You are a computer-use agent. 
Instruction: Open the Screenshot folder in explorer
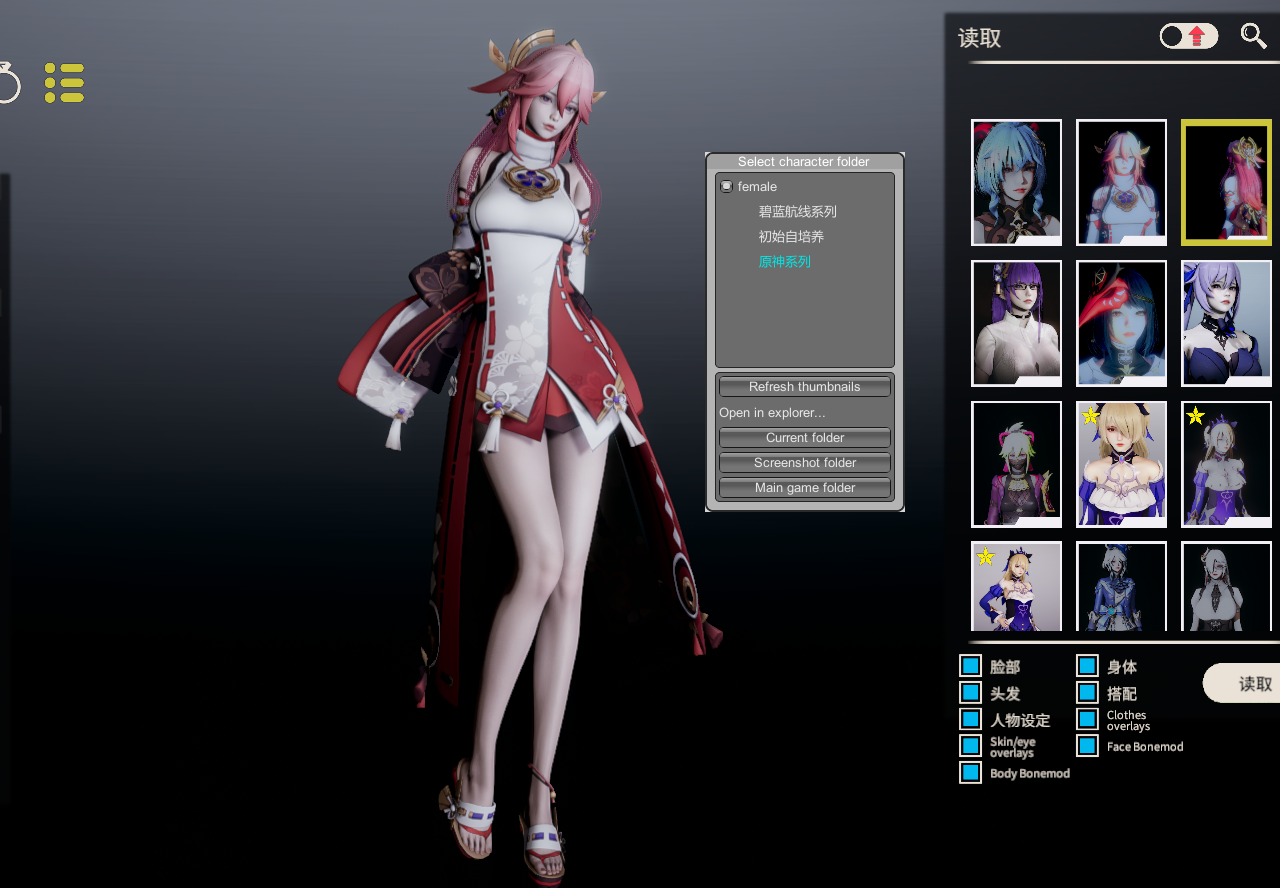click(804, 462)
